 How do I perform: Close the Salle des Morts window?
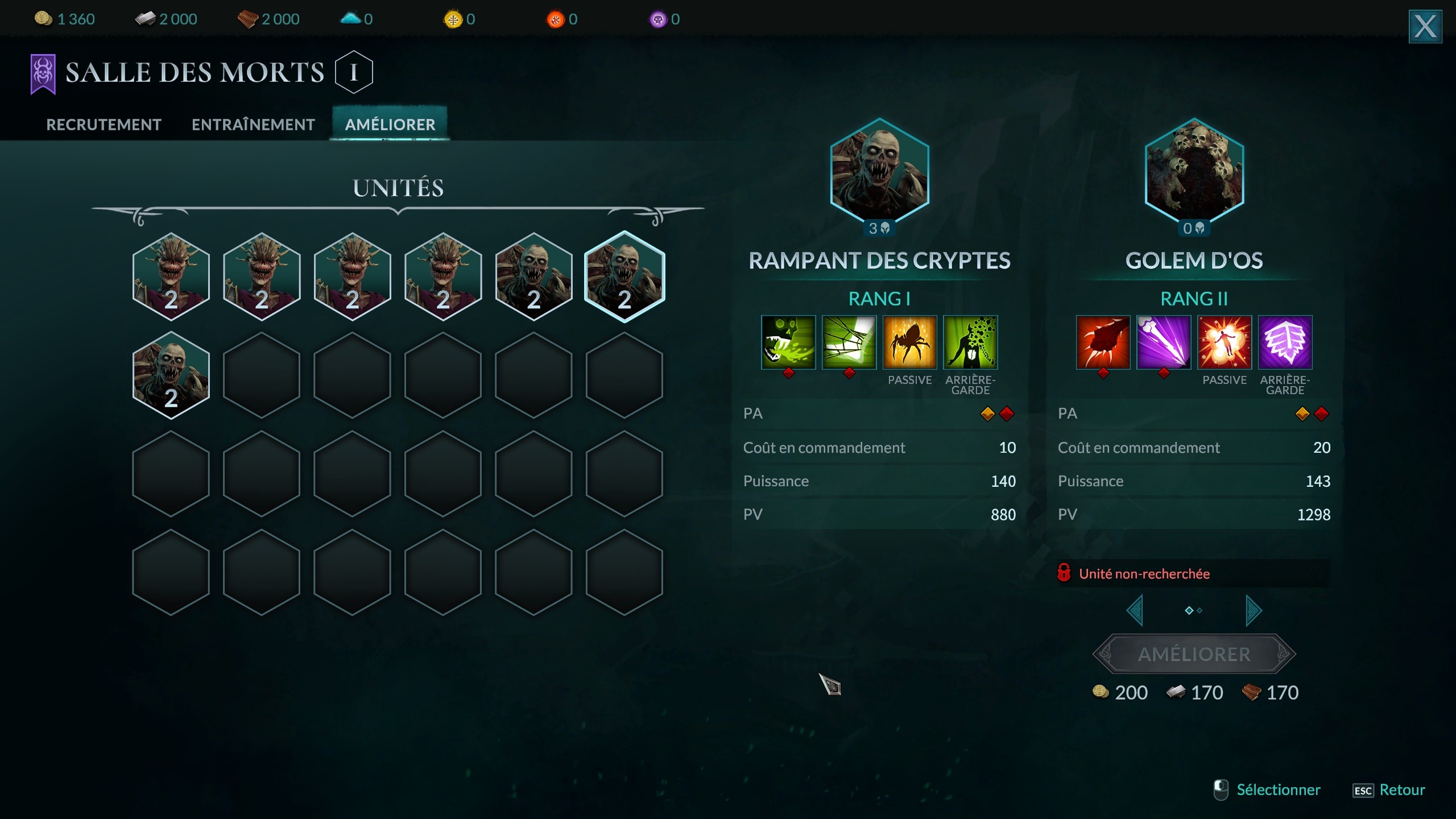(1425, 26)
